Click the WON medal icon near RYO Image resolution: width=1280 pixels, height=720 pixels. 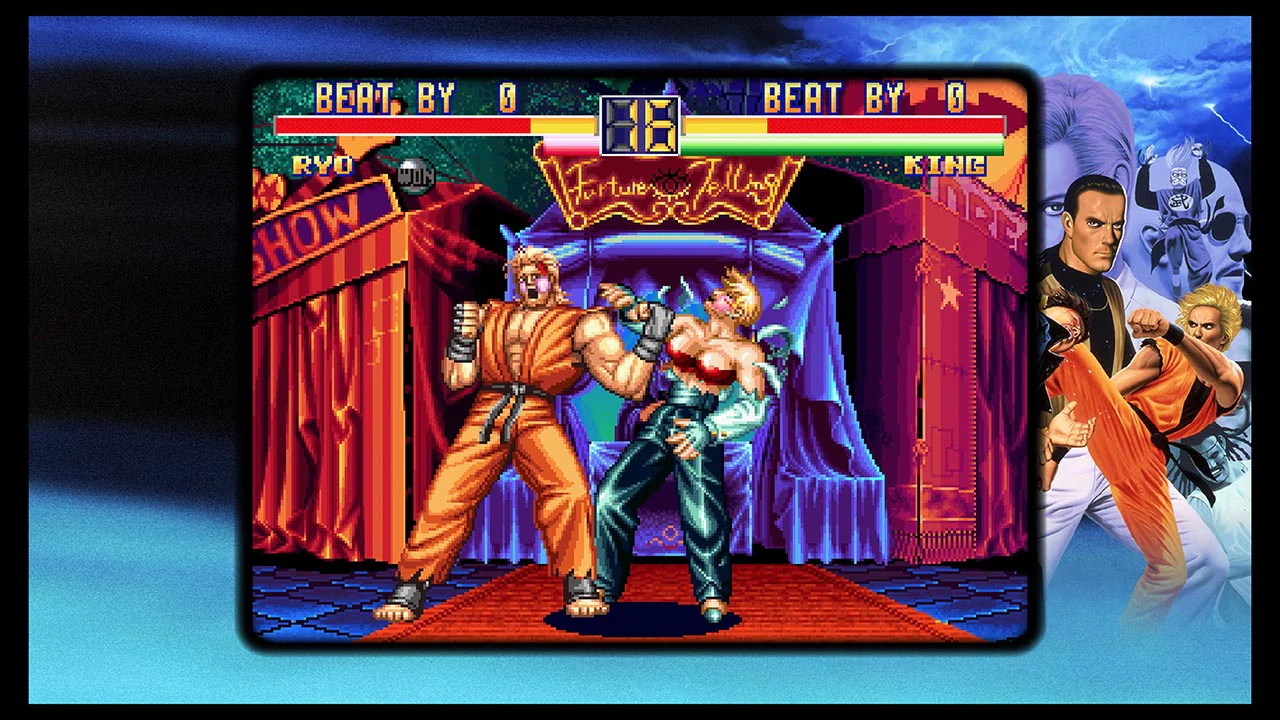pyautogui.click(x=415, y=177)
